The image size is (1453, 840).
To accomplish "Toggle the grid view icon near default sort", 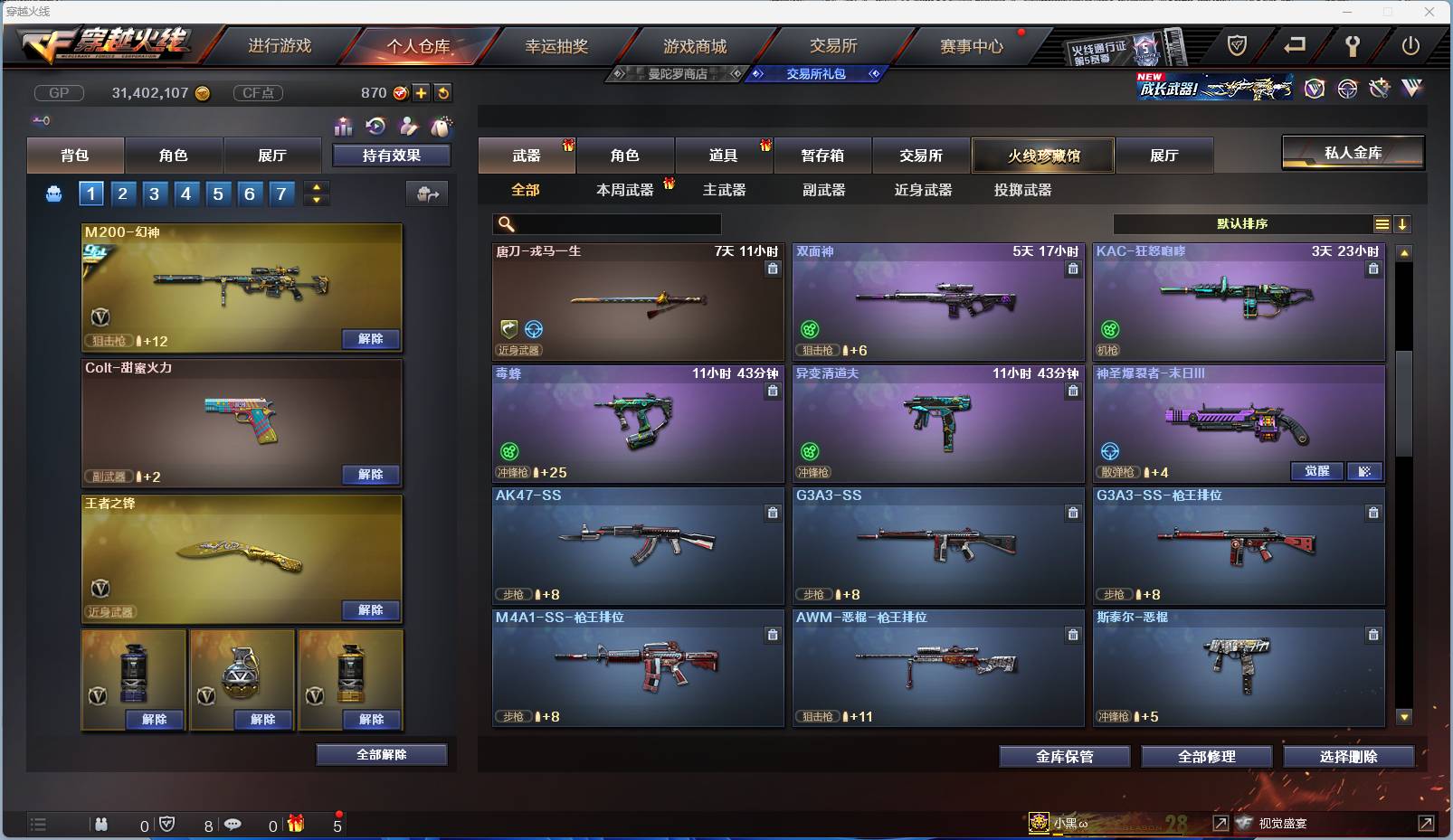I will pyautogui.click(x=1383, y=223).
